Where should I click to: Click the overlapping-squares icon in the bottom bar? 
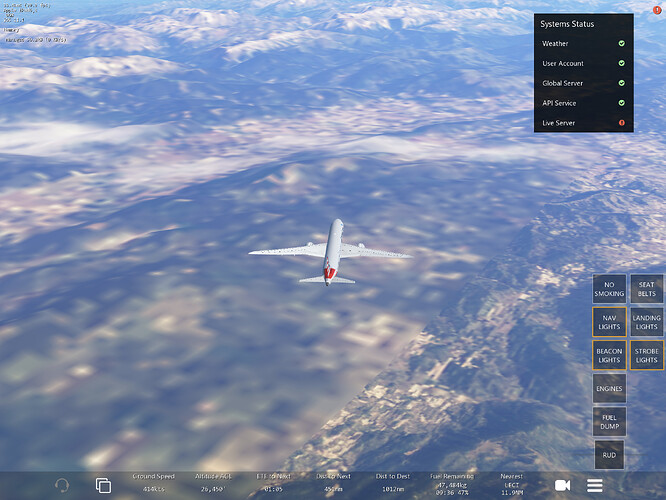pyautogui.click(x=103, y=485)
